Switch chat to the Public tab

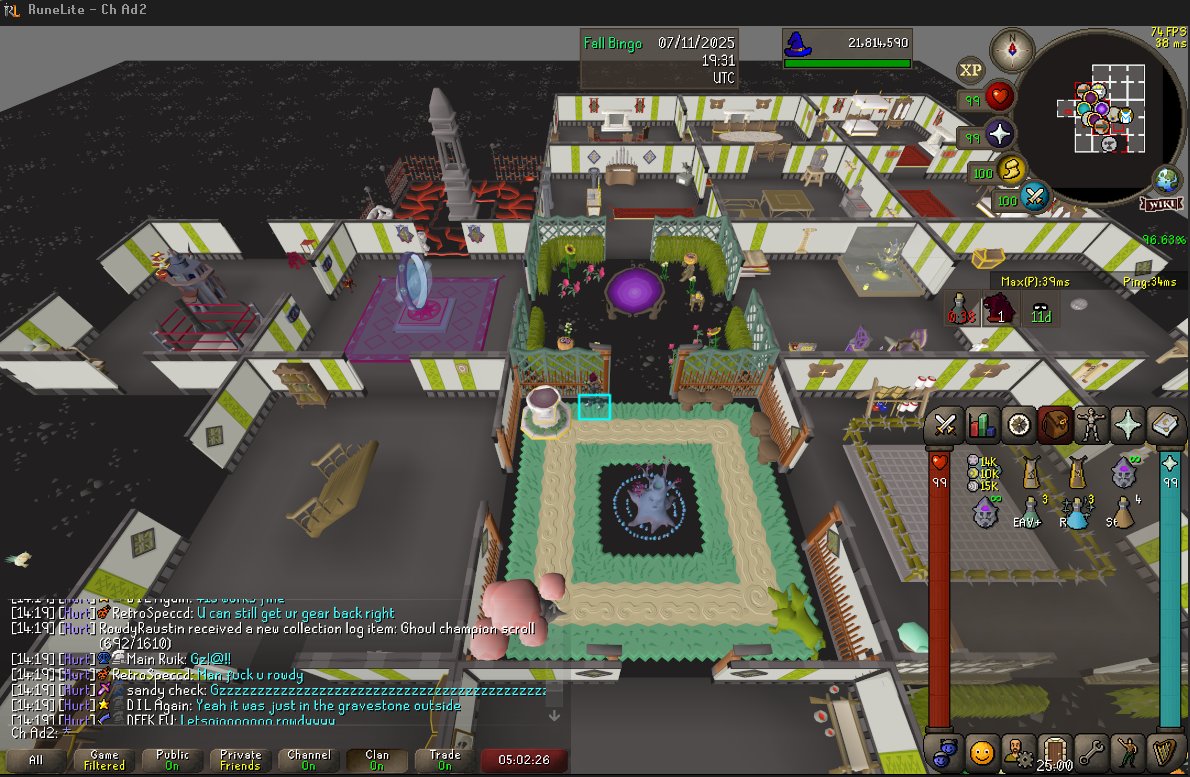[172, 761]
